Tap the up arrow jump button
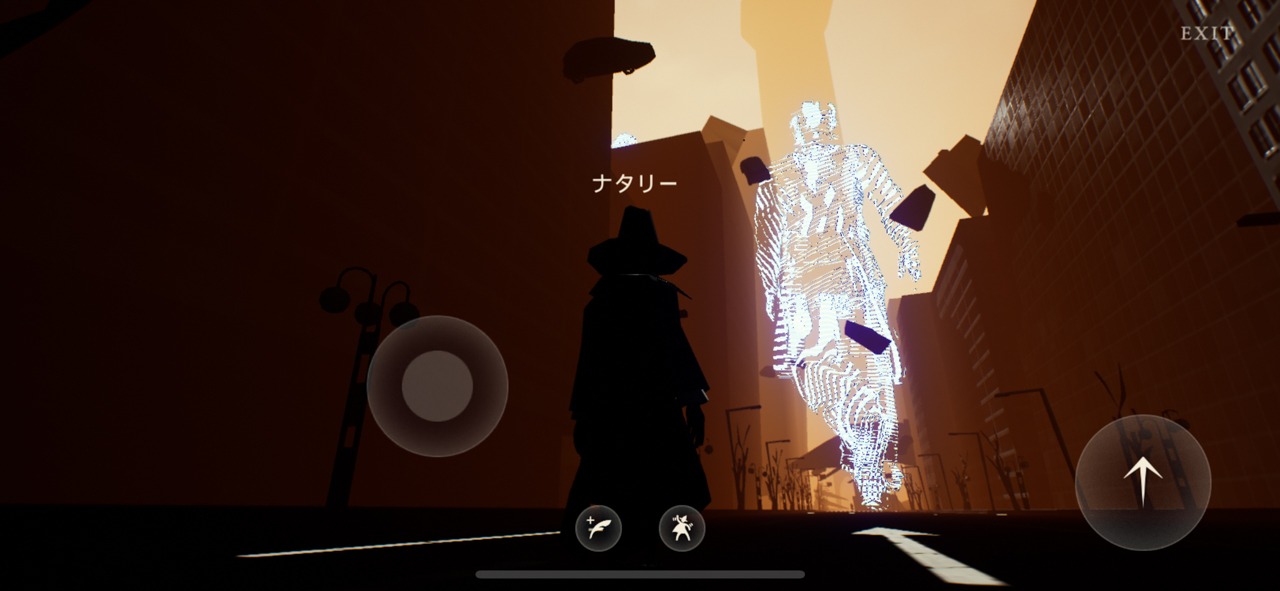 (1143, 482)
